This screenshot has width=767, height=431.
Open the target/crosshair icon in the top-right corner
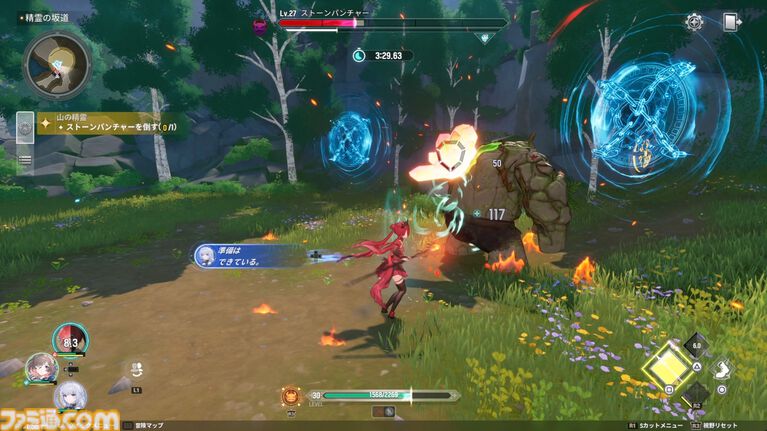694,22
